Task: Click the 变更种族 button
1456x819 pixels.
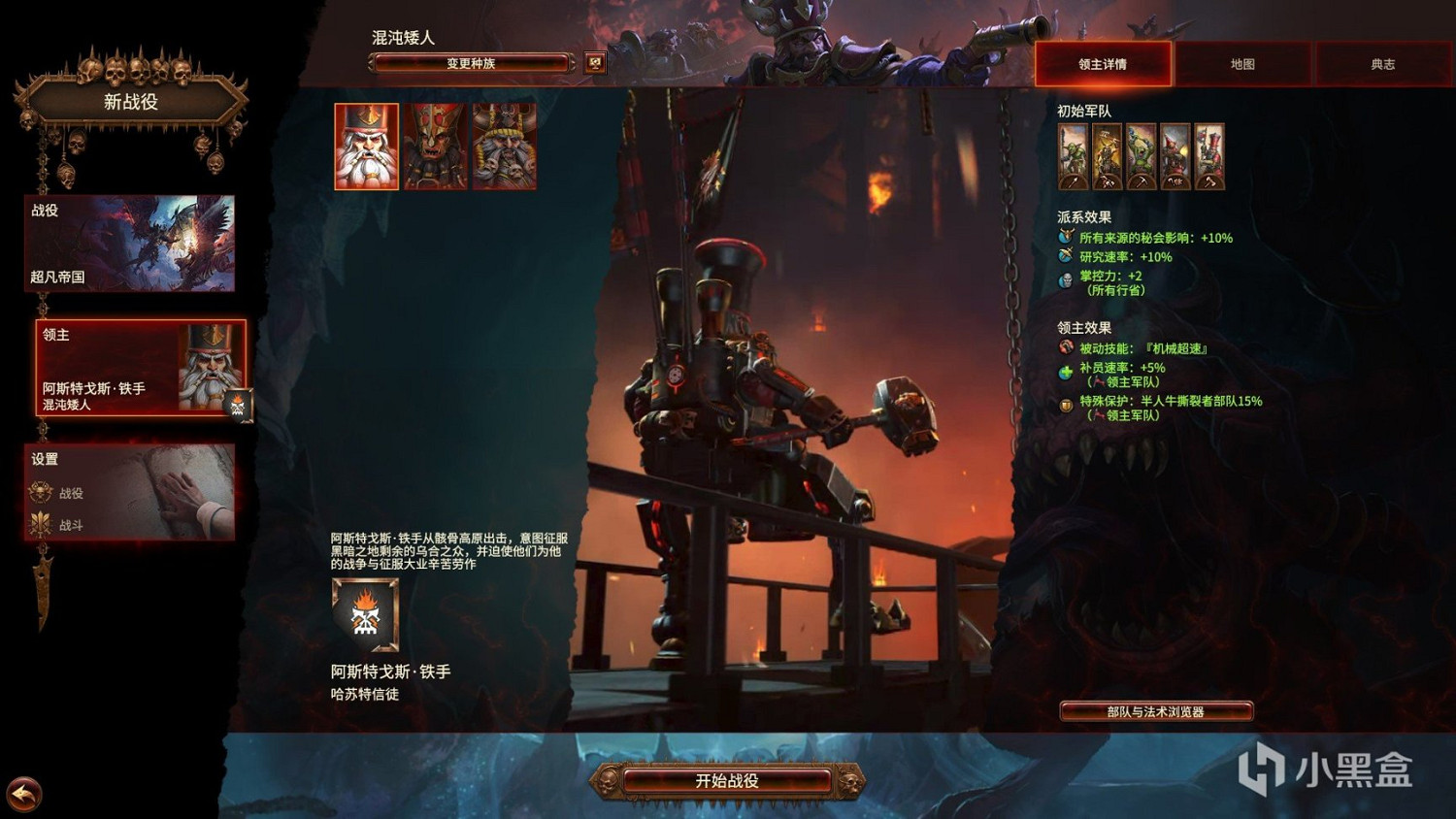Action: 470,61
